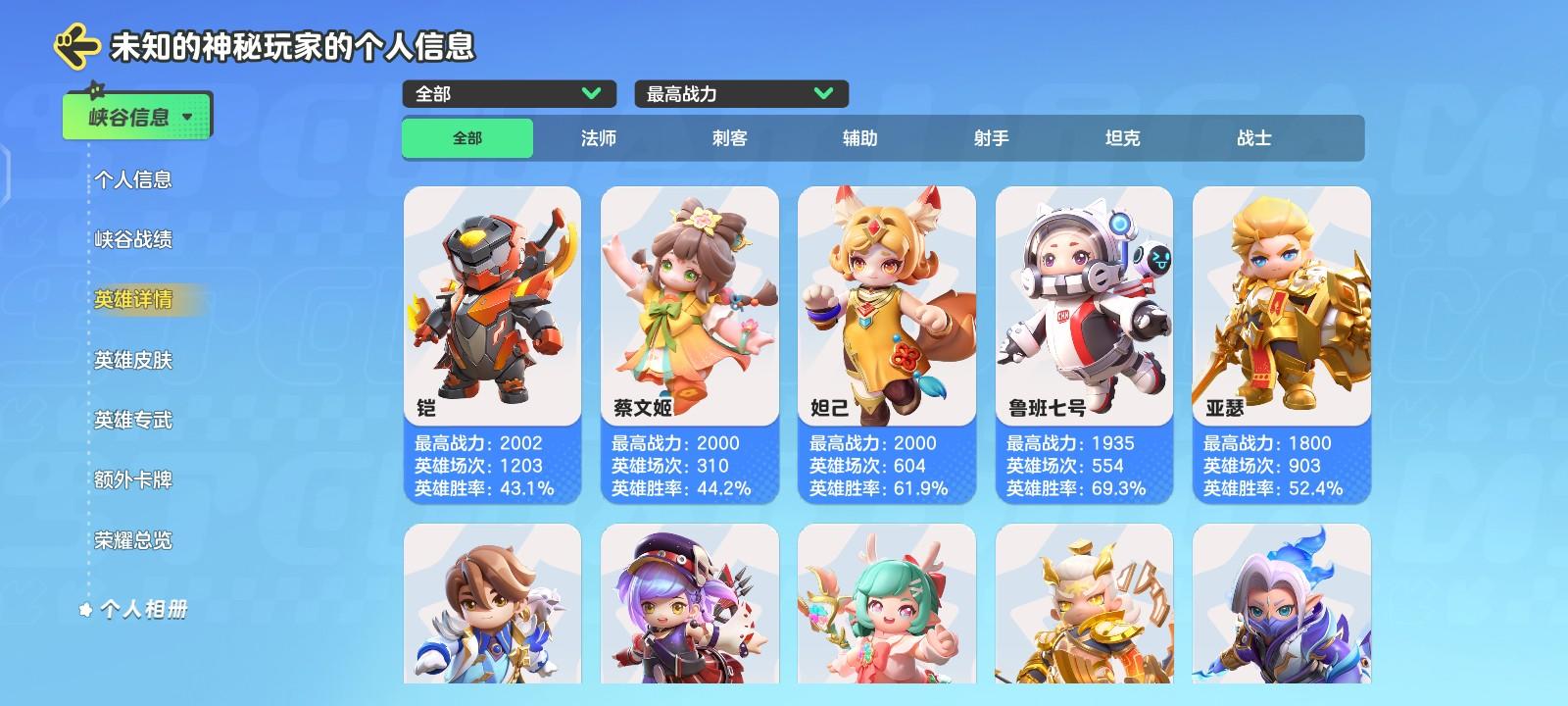Expand the 峡谷信息 section chevron
Image resolution: width=1568 pixels, height=706 pixels.
[x=187, y=114]
